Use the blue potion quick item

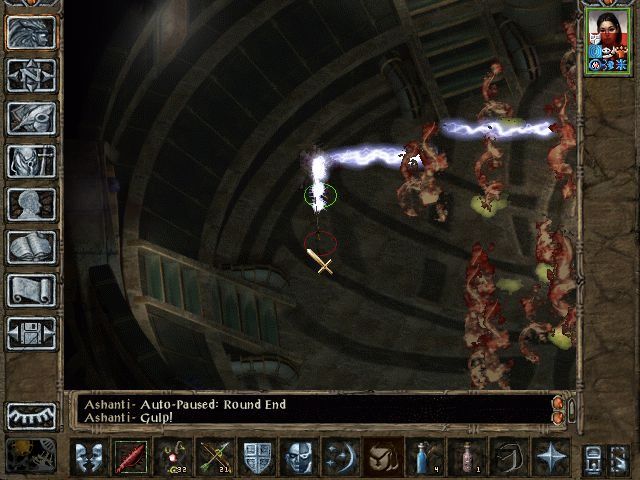425,456
